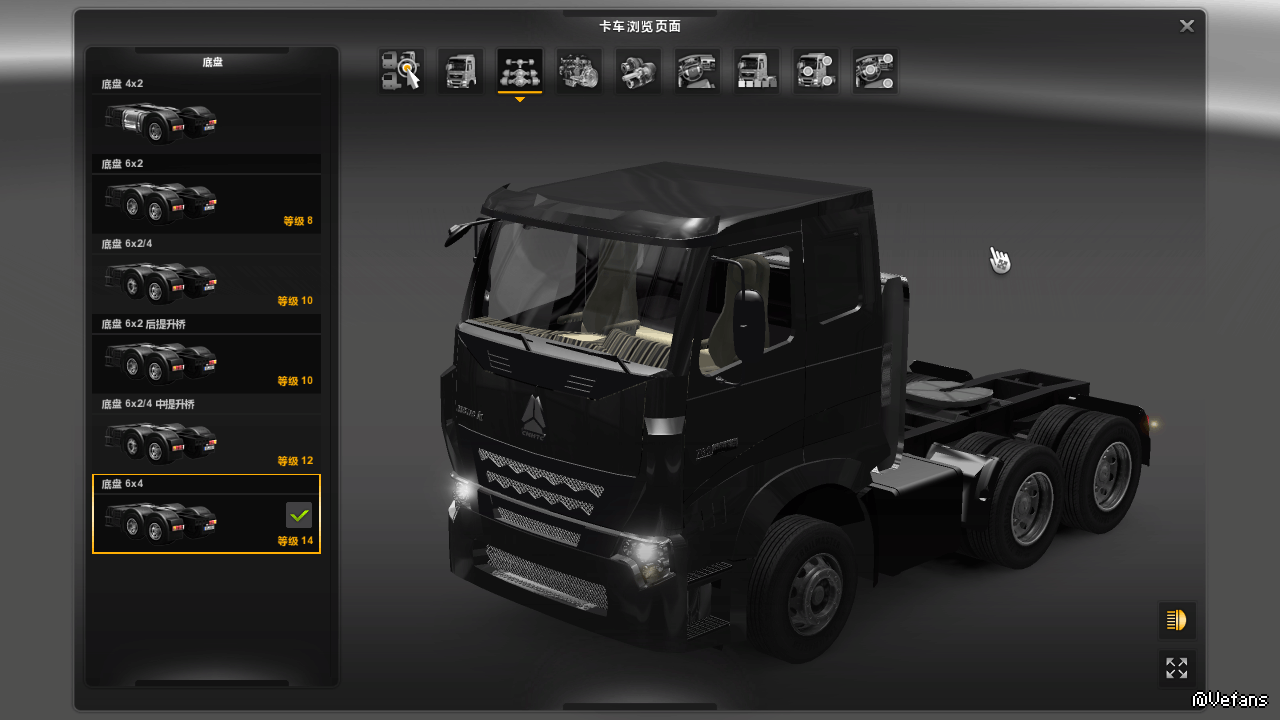The width and height of the screenshot is (1280, 720).
Task: Close the truck browser window
Action: [1187, 26]
